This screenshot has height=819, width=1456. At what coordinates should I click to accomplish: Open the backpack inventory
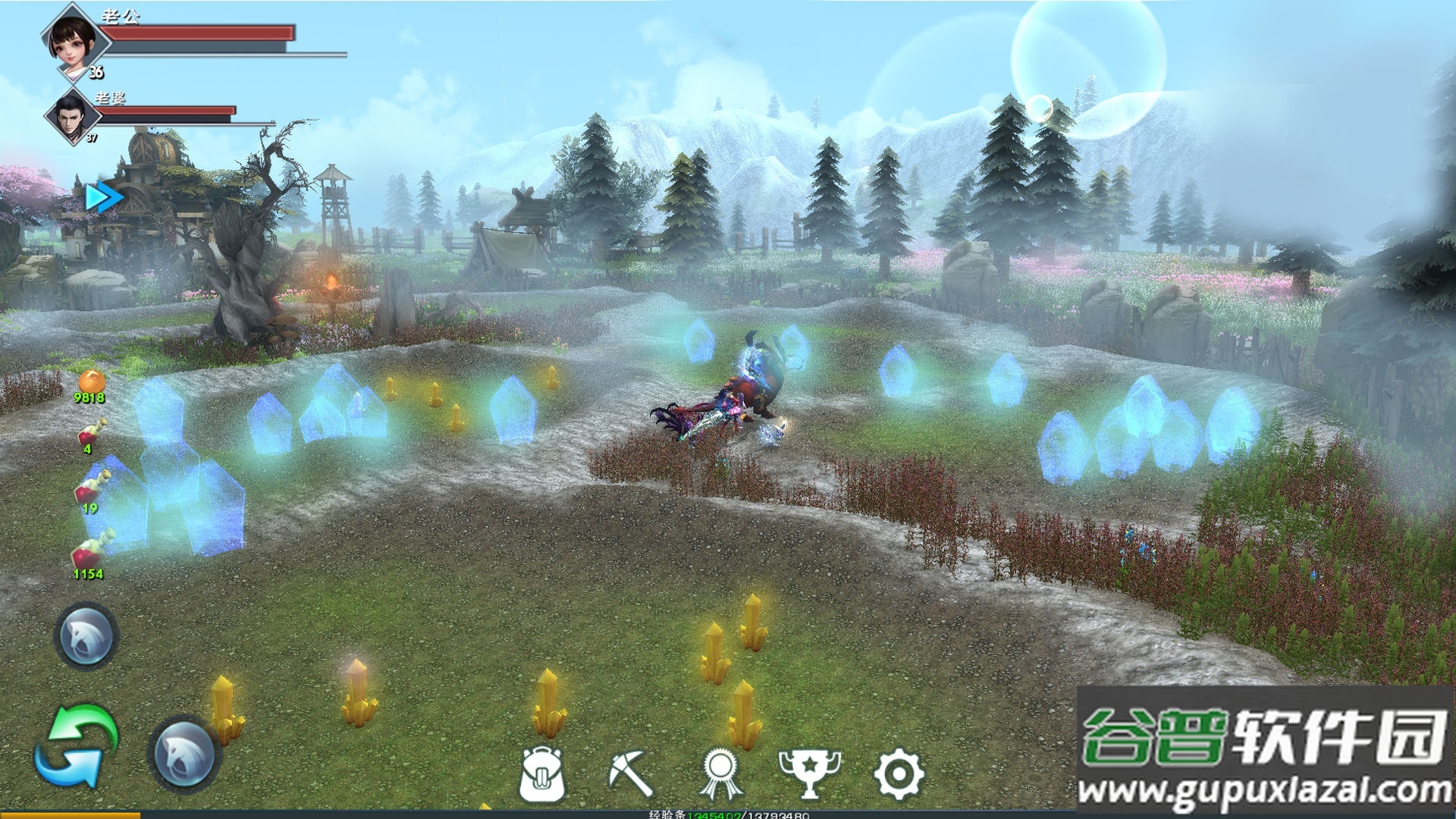tap(542, 774)
